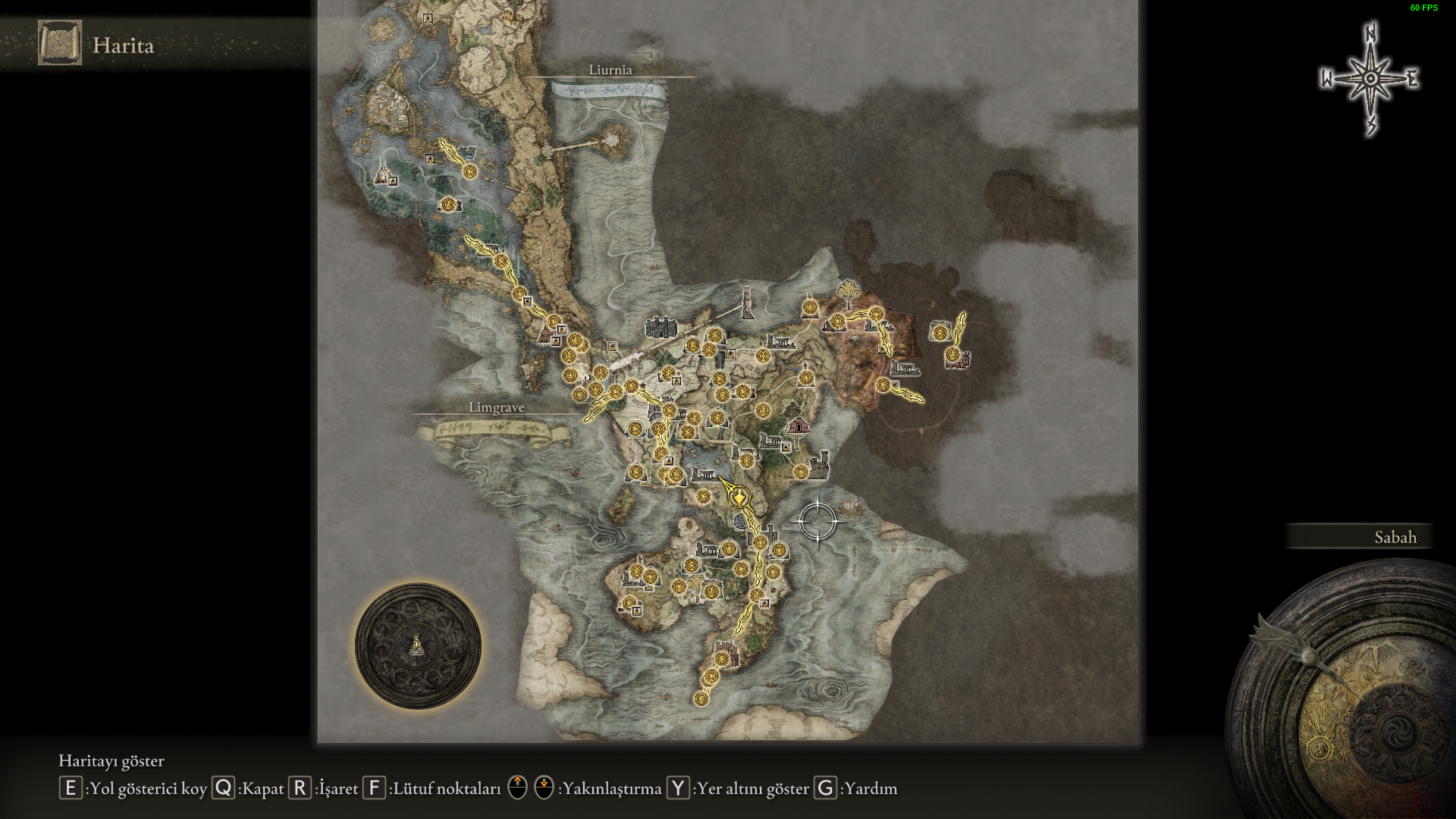Select the white crosshair map cursor
The width and height of the screenshot is (1456, 819).
click(817, 521)
